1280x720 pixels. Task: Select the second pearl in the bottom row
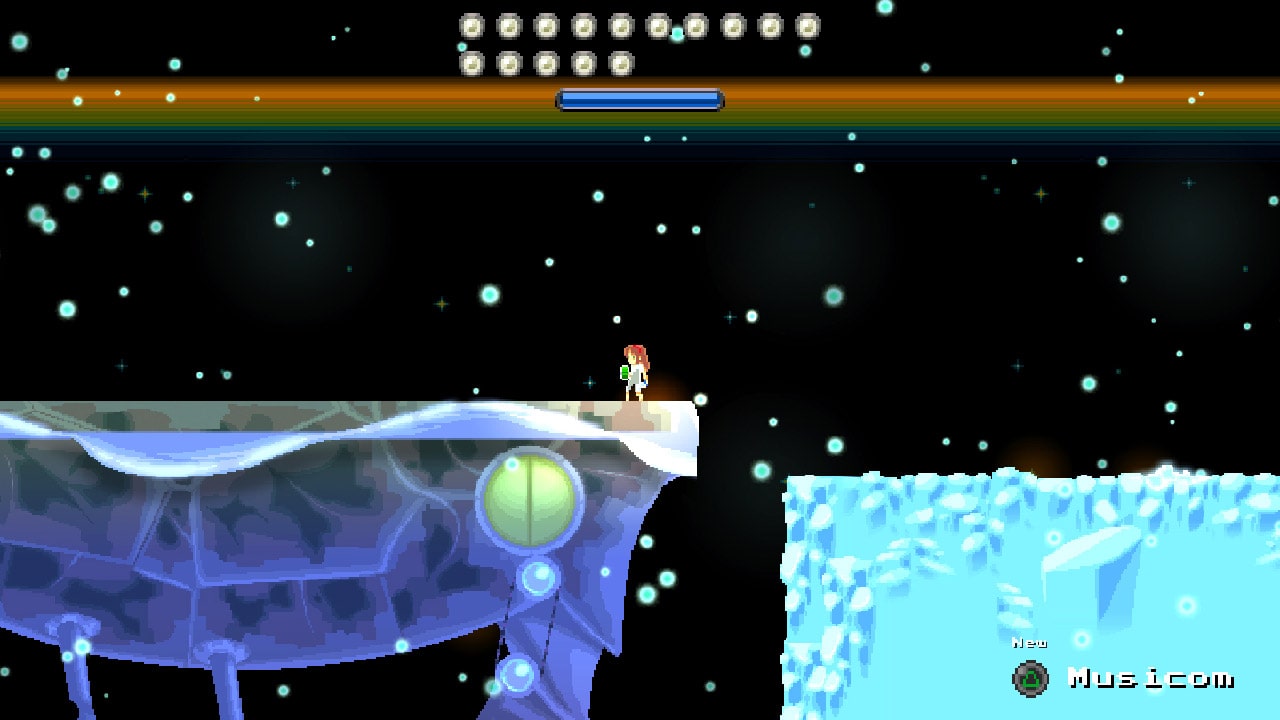511,62
